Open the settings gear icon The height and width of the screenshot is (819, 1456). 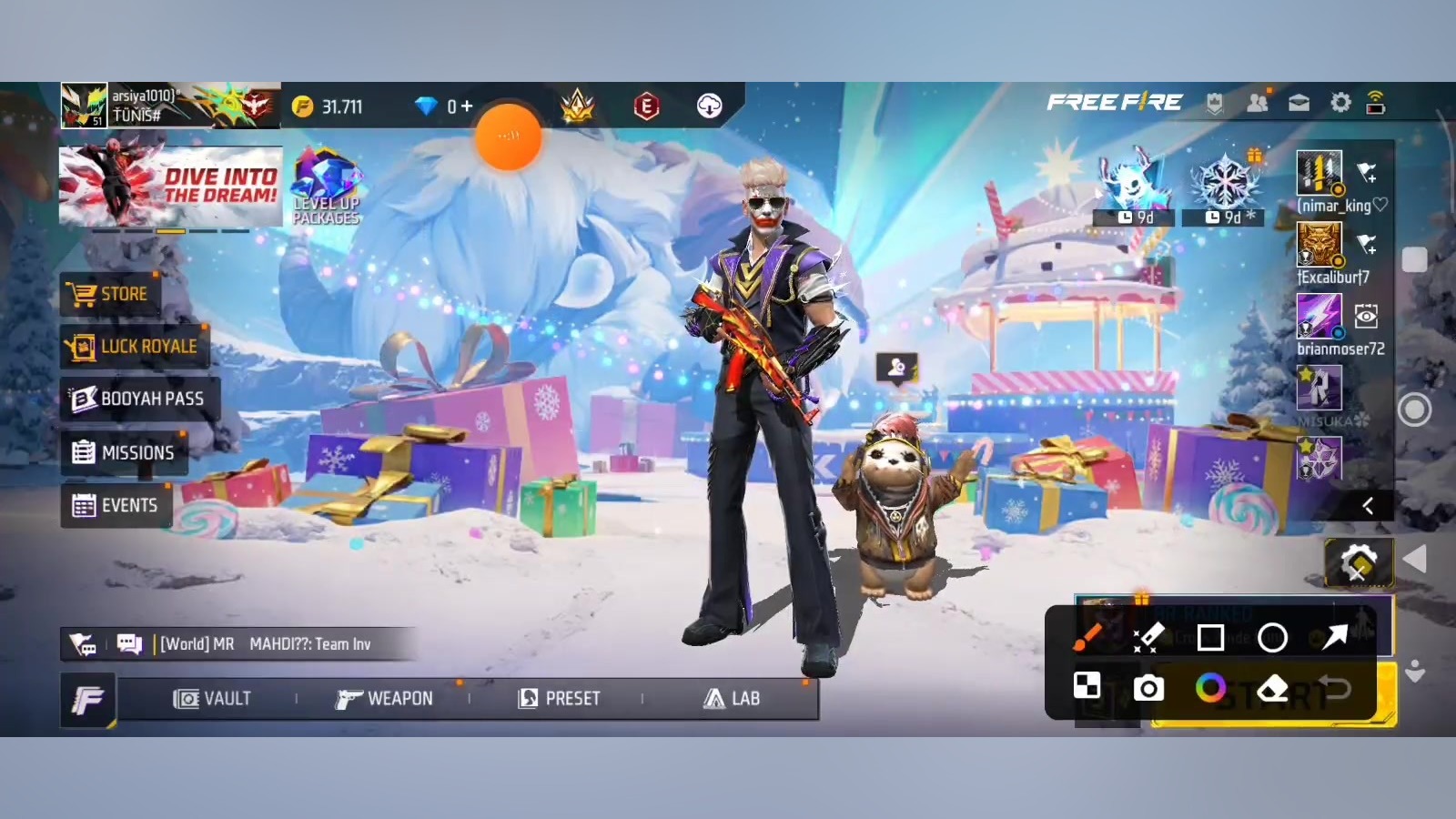(x=1340, y=104)
